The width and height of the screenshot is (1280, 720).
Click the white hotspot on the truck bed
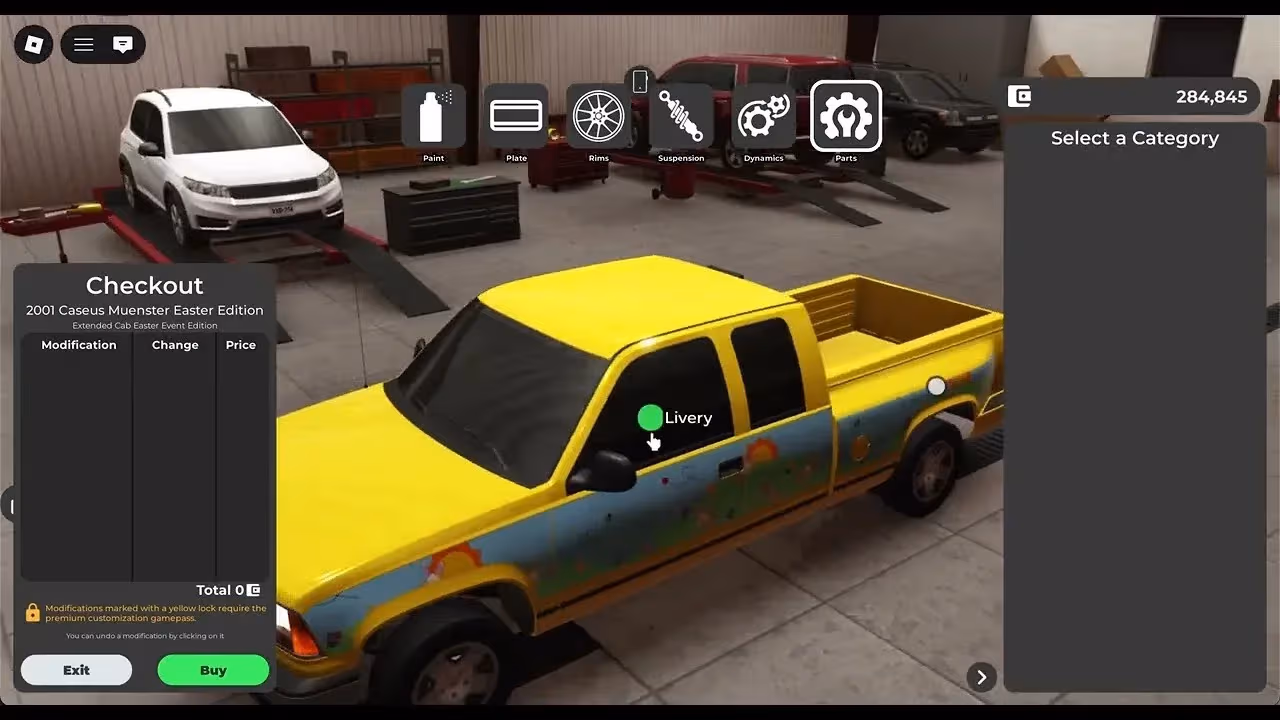coord(936,386)
